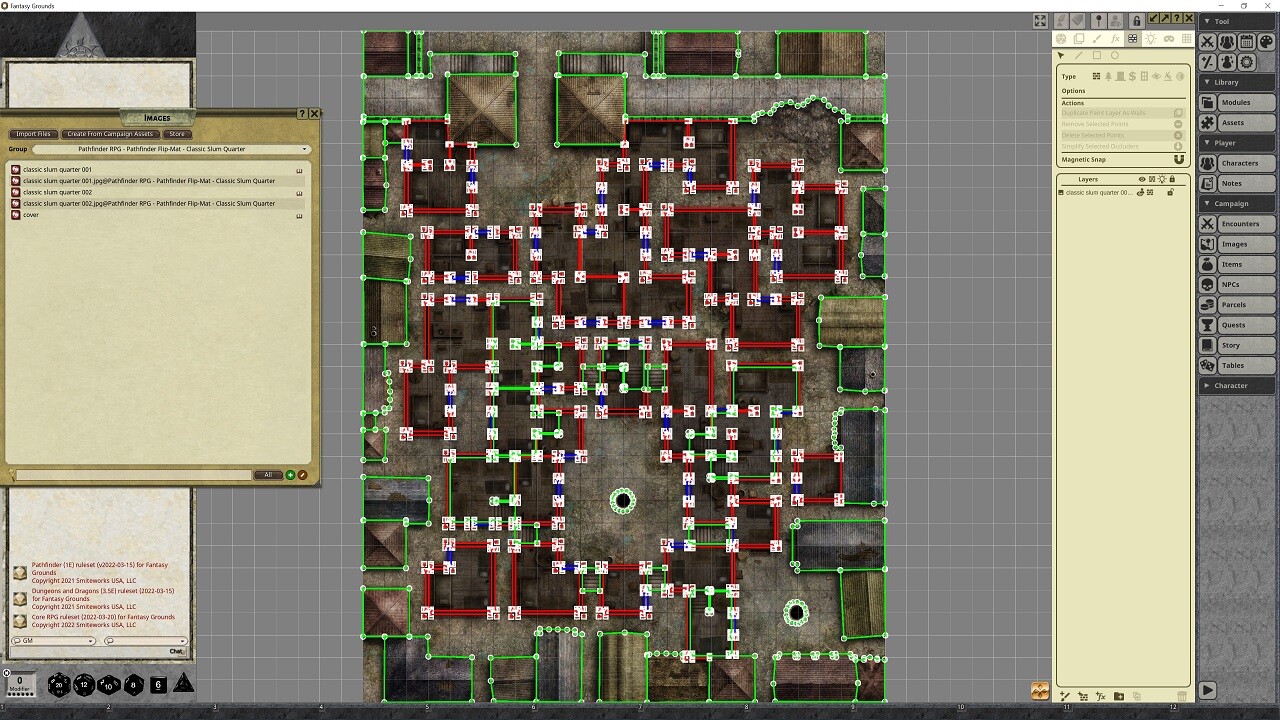
Task: Select the Modifiers +/- tool icon
Action: (1207, 61)
